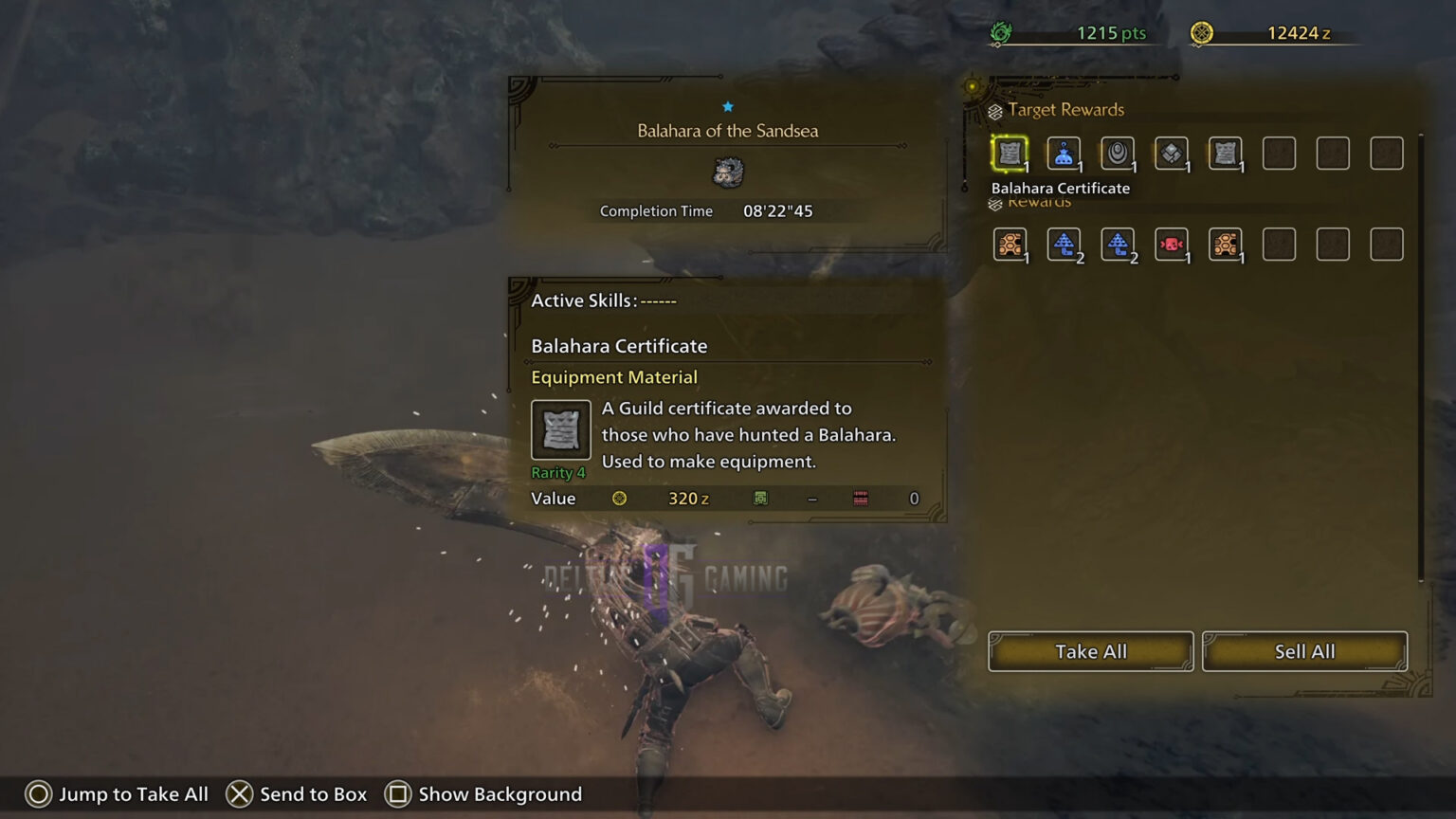Select the second blue claw material in Rewards row

click(1117, 244)
